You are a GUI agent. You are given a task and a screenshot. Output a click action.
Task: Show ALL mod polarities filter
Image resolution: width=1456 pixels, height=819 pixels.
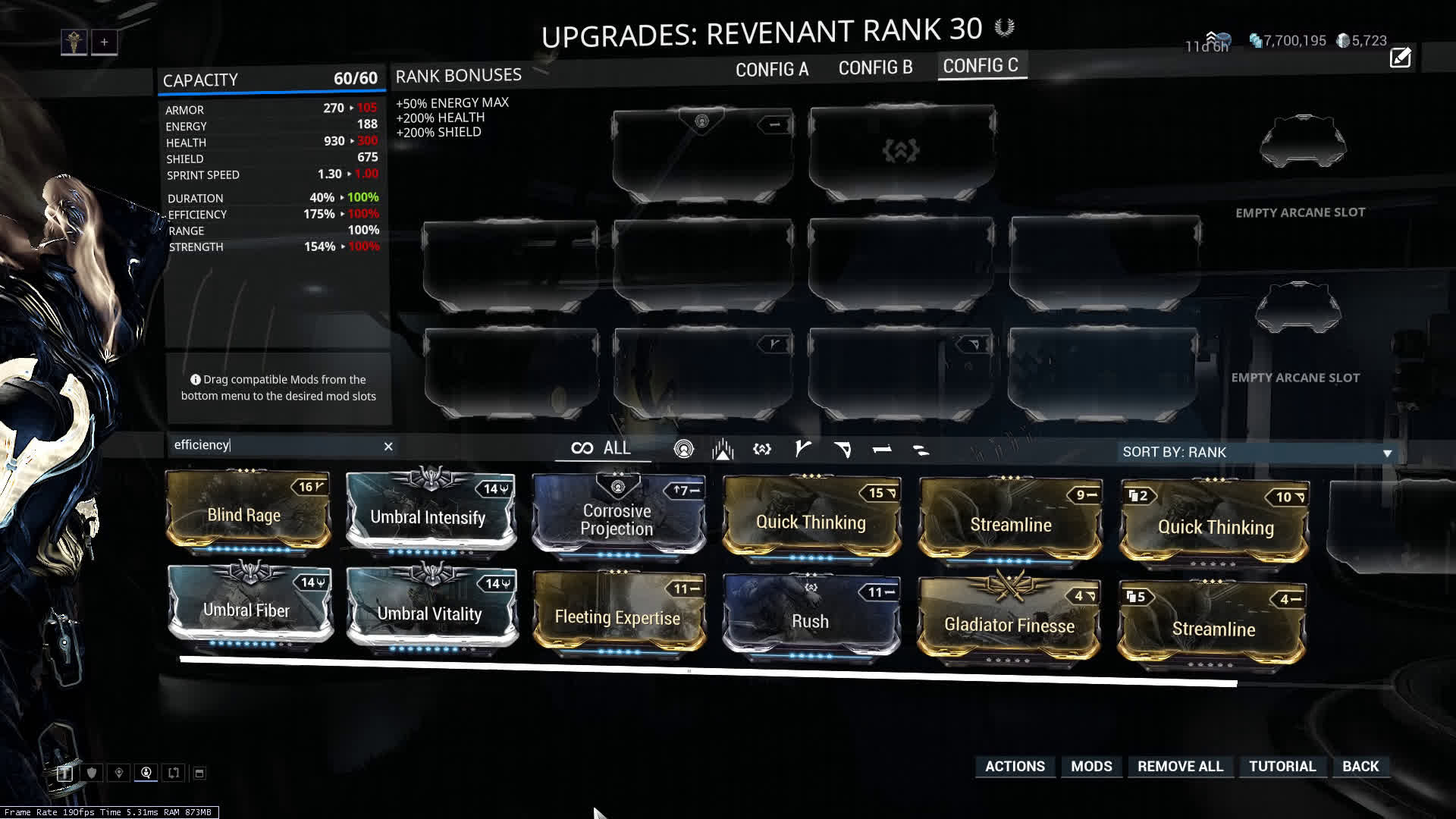tap(602, 448)
